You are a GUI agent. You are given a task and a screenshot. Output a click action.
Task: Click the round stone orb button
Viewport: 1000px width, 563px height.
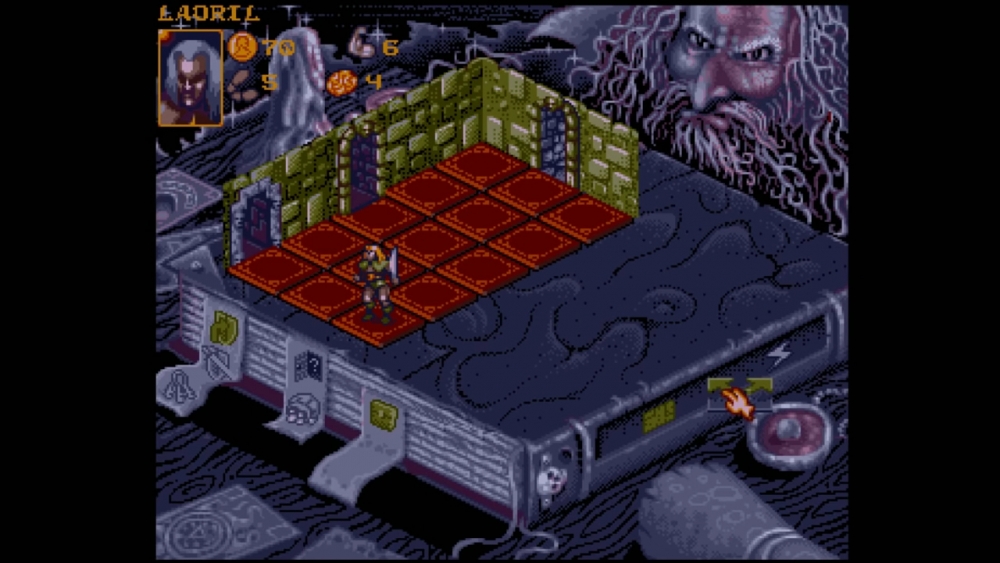coord(790,430)
